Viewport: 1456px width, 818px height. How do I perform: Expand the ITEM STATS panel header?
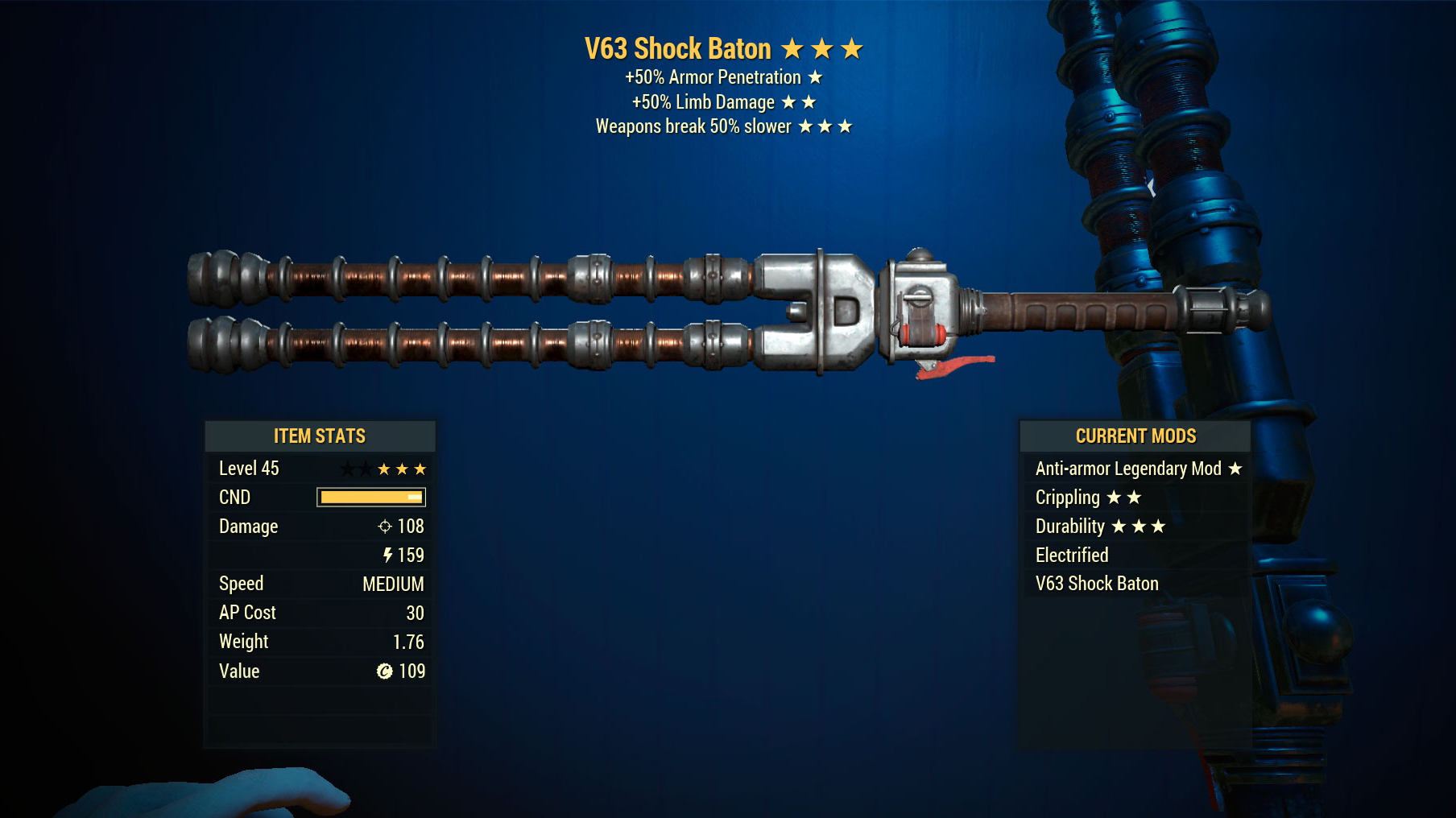320,436
